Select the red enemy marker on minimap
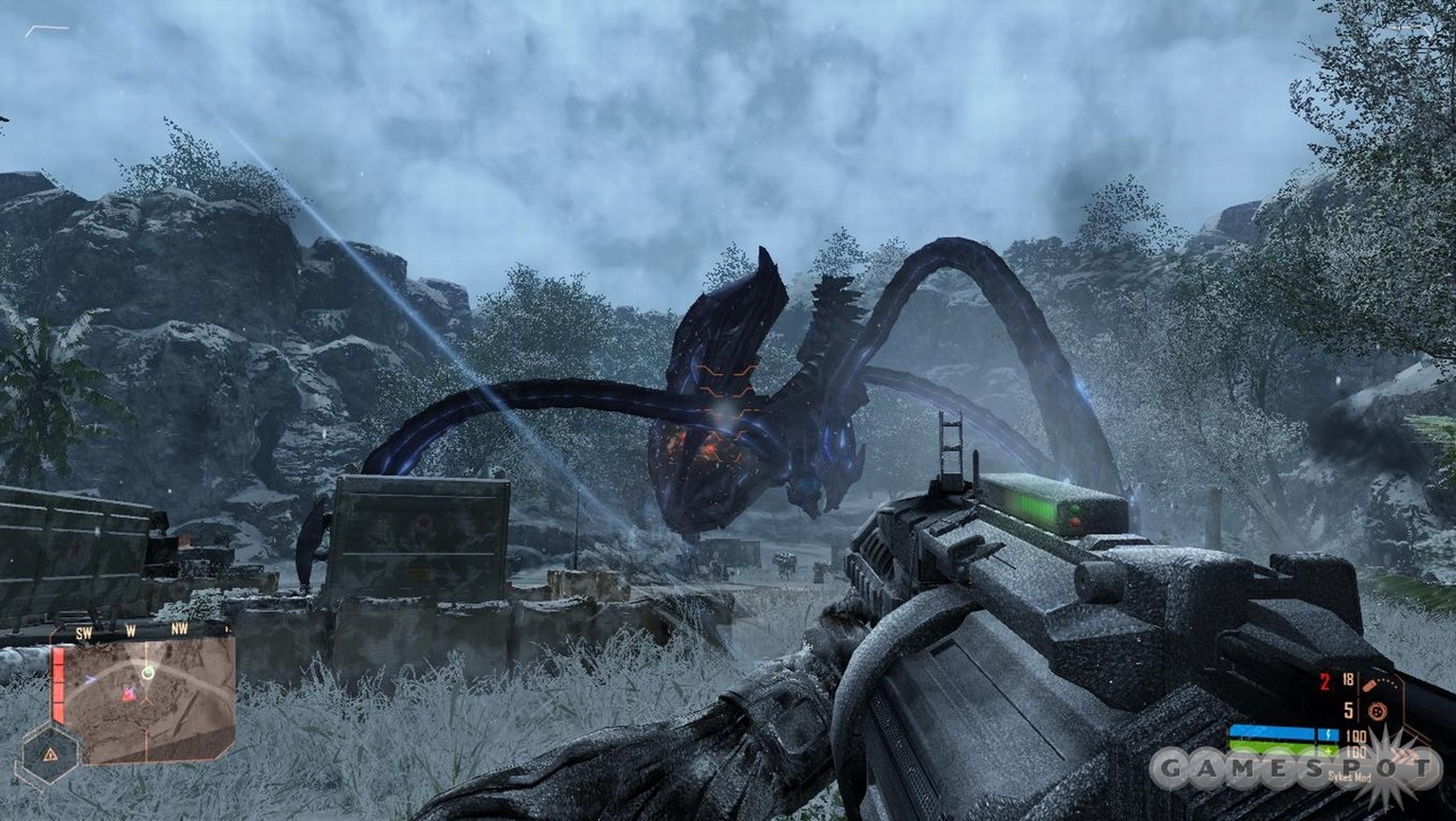 click(x=129, y=693)
